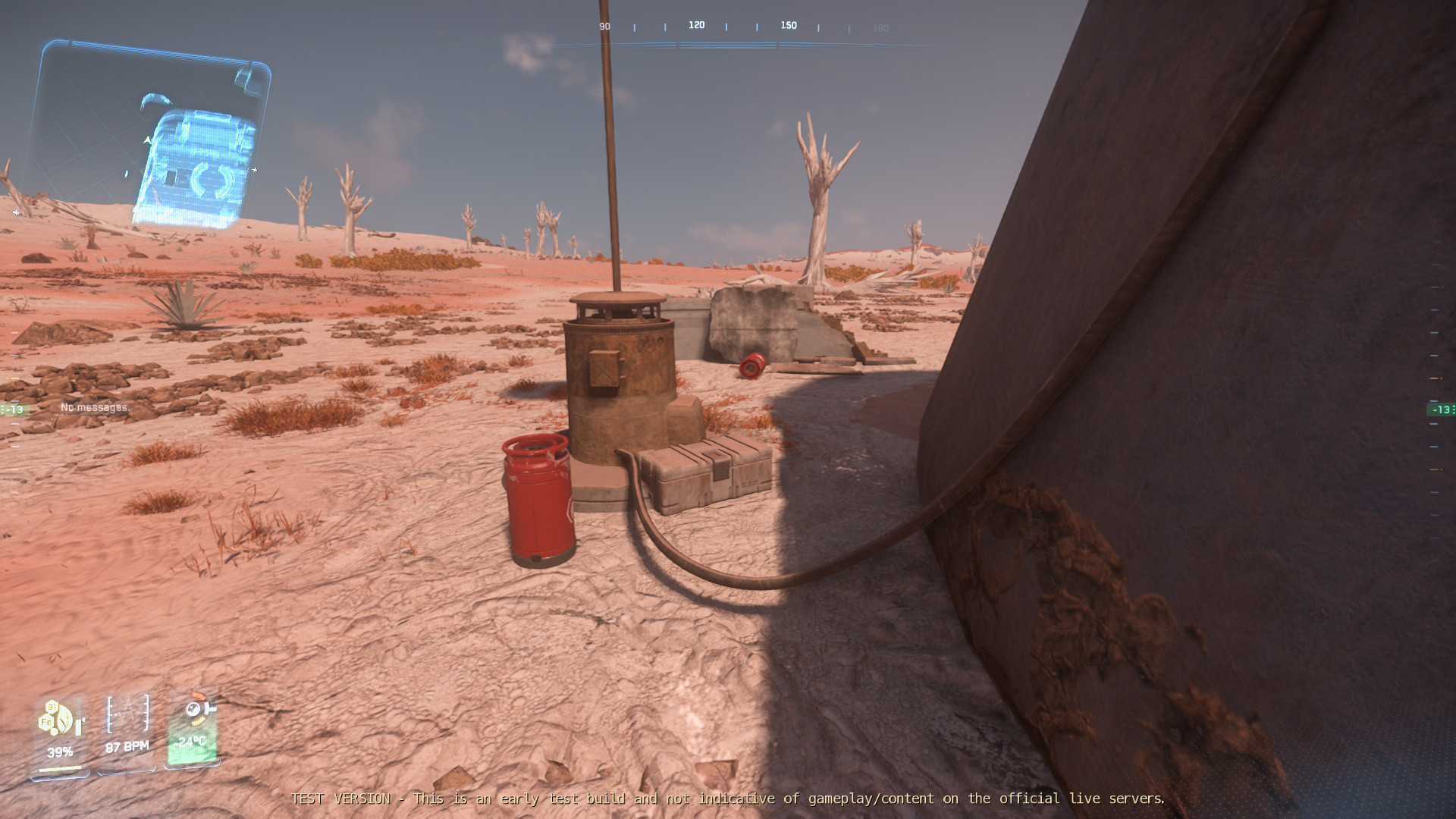Image resolution: width=1456 pixels, height=819 pixels.
Task: Select the orange warning arc on the temperature gauge
Action: pyautogui.click(x=199, y=696)
